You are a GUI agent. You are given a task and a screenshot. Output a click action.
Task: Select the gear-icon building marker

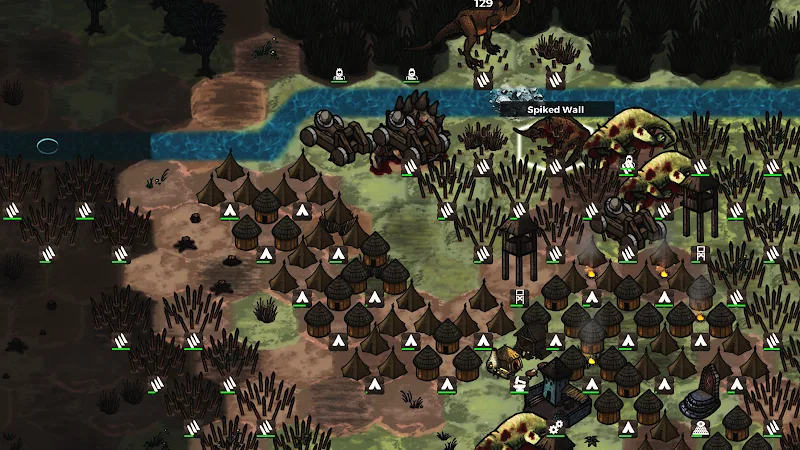[x=555, y=427]
